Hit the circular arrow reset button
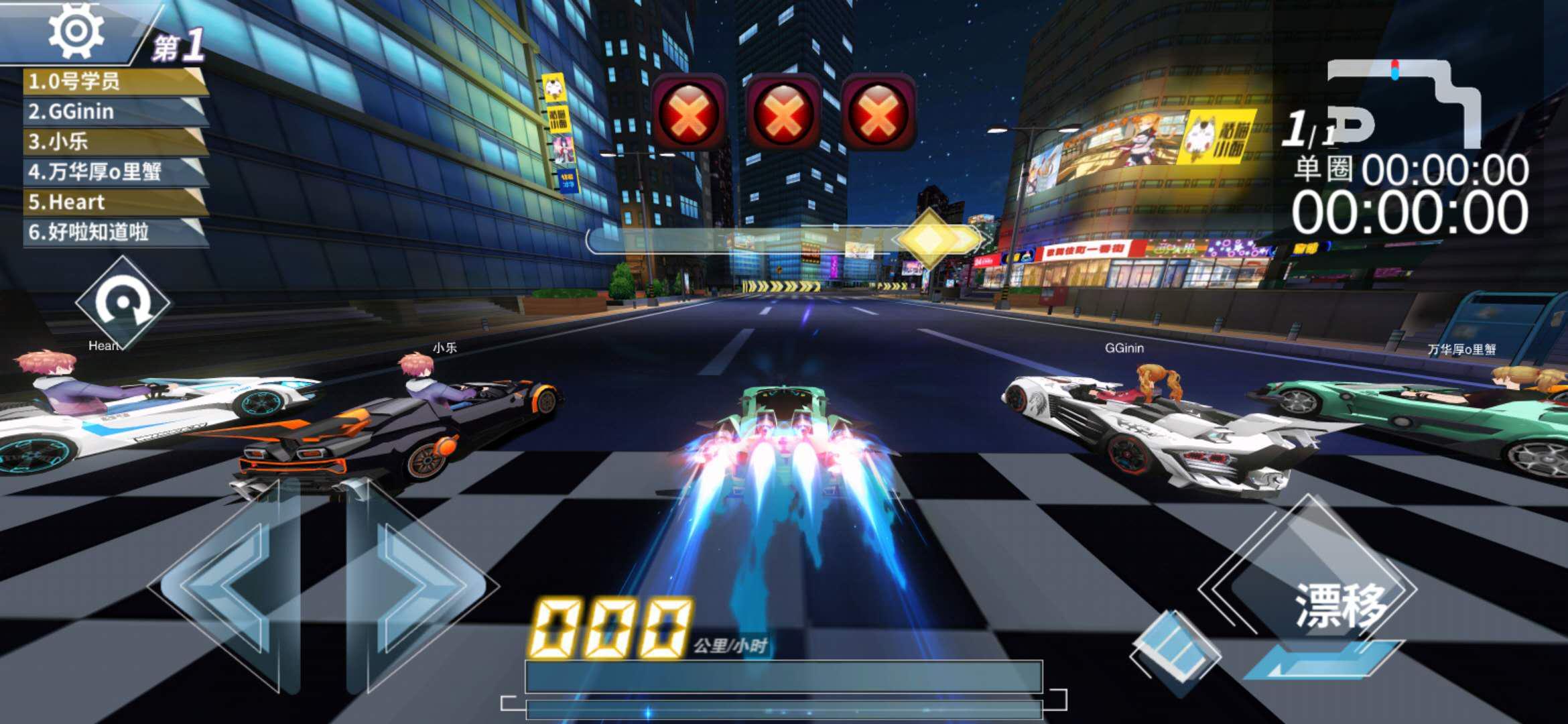Screen dimensions: 1568x724 click(x=123, y=303)
